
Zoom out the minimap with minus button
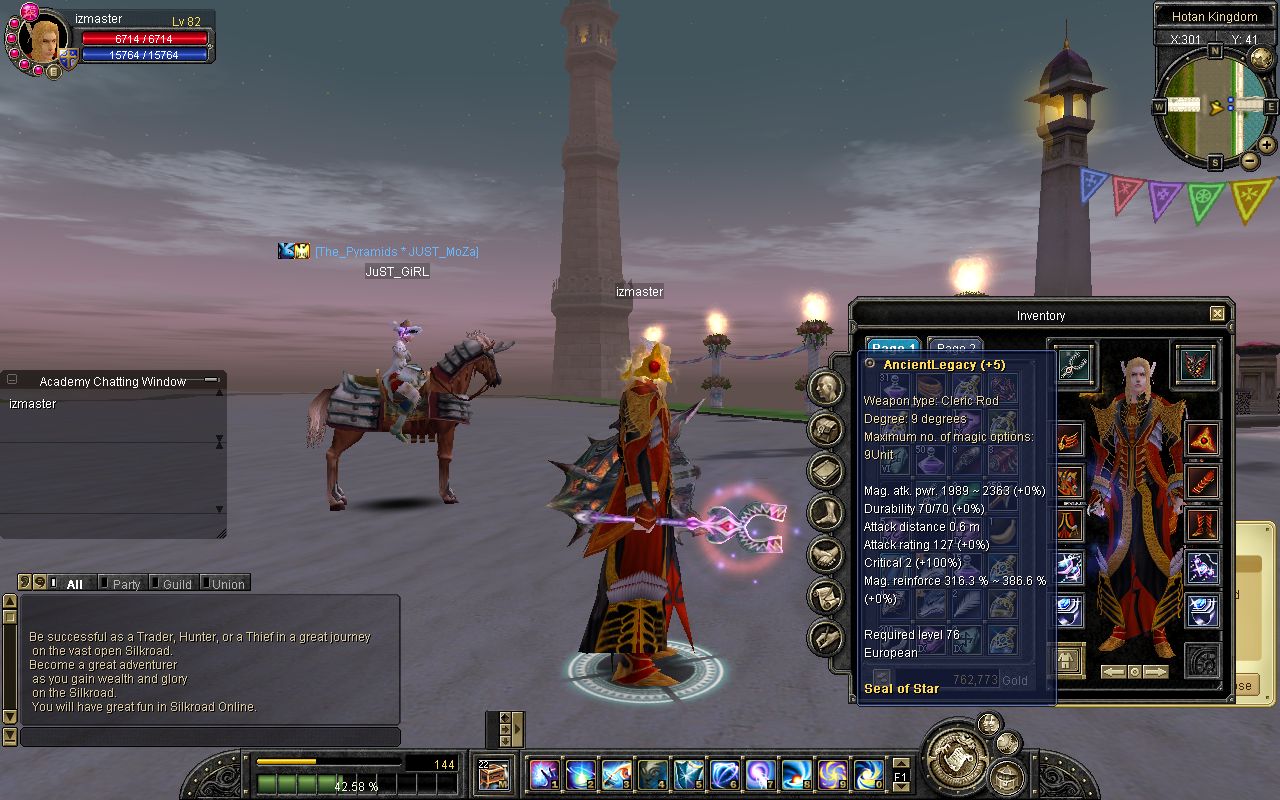tap(1250, 160)
